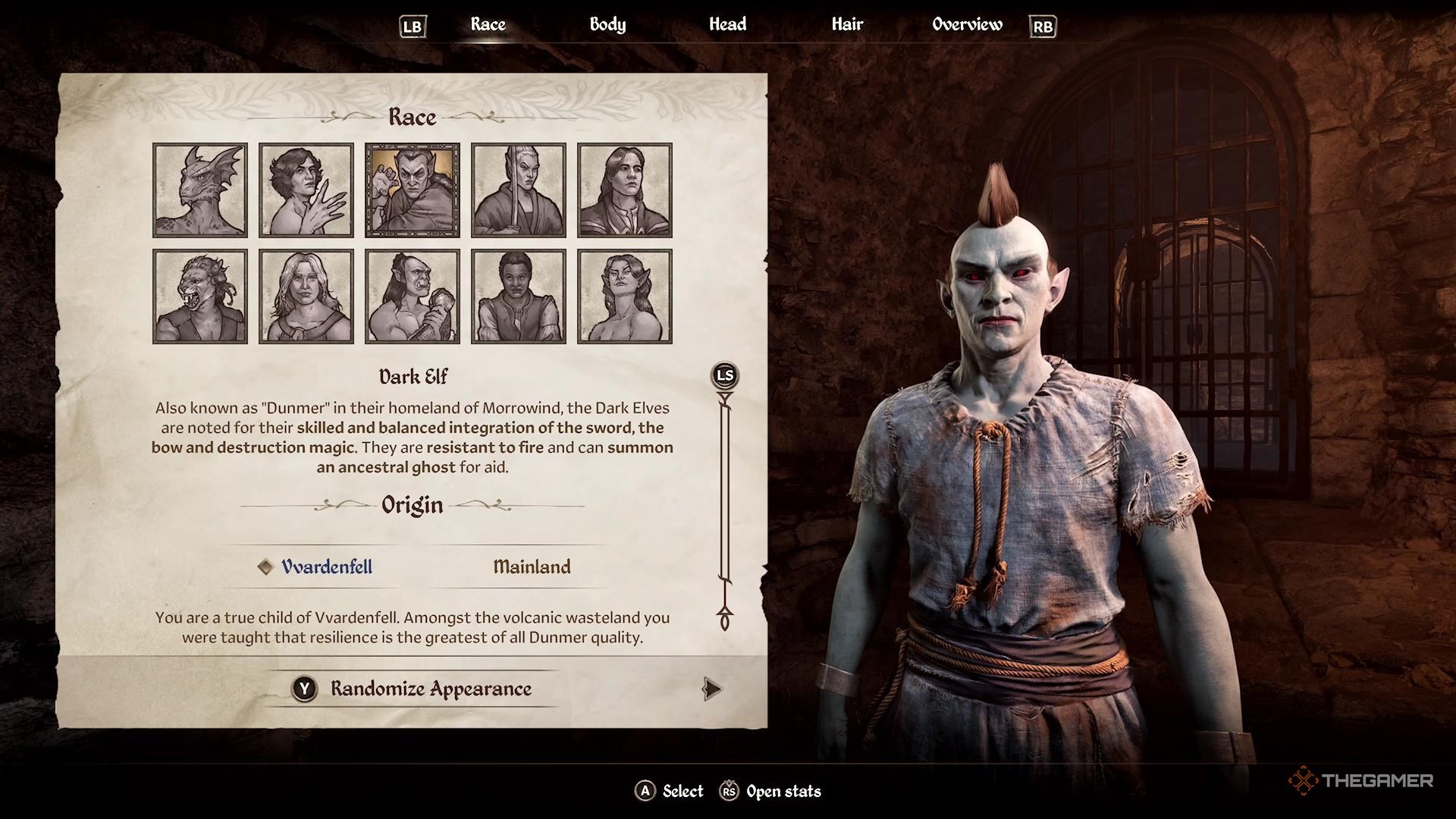Choose the Argonian lizard race portrait
The height and width of the screenshot is (819, 1456).
pos(200,190)
